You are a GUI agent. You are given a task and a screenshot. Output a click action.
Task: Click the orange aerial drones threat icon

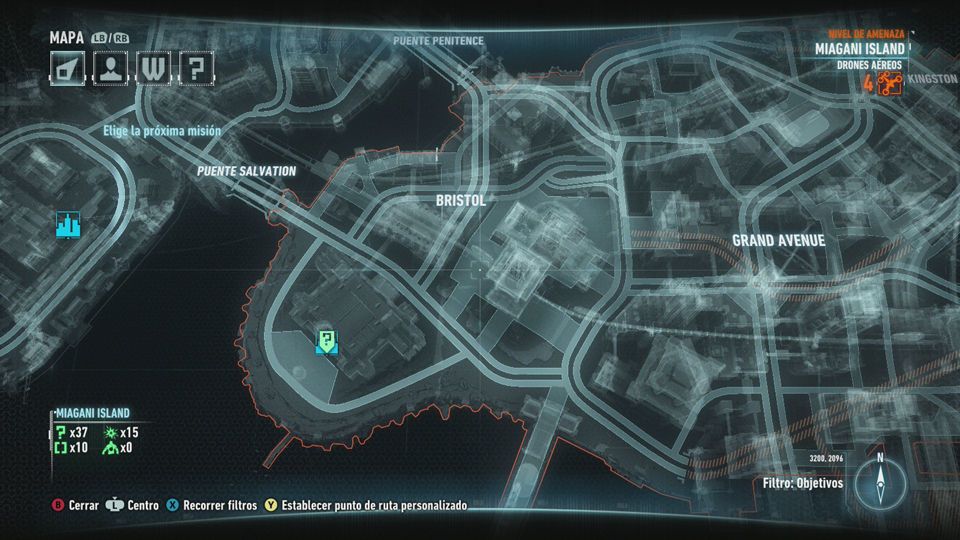tap(890, 83)
